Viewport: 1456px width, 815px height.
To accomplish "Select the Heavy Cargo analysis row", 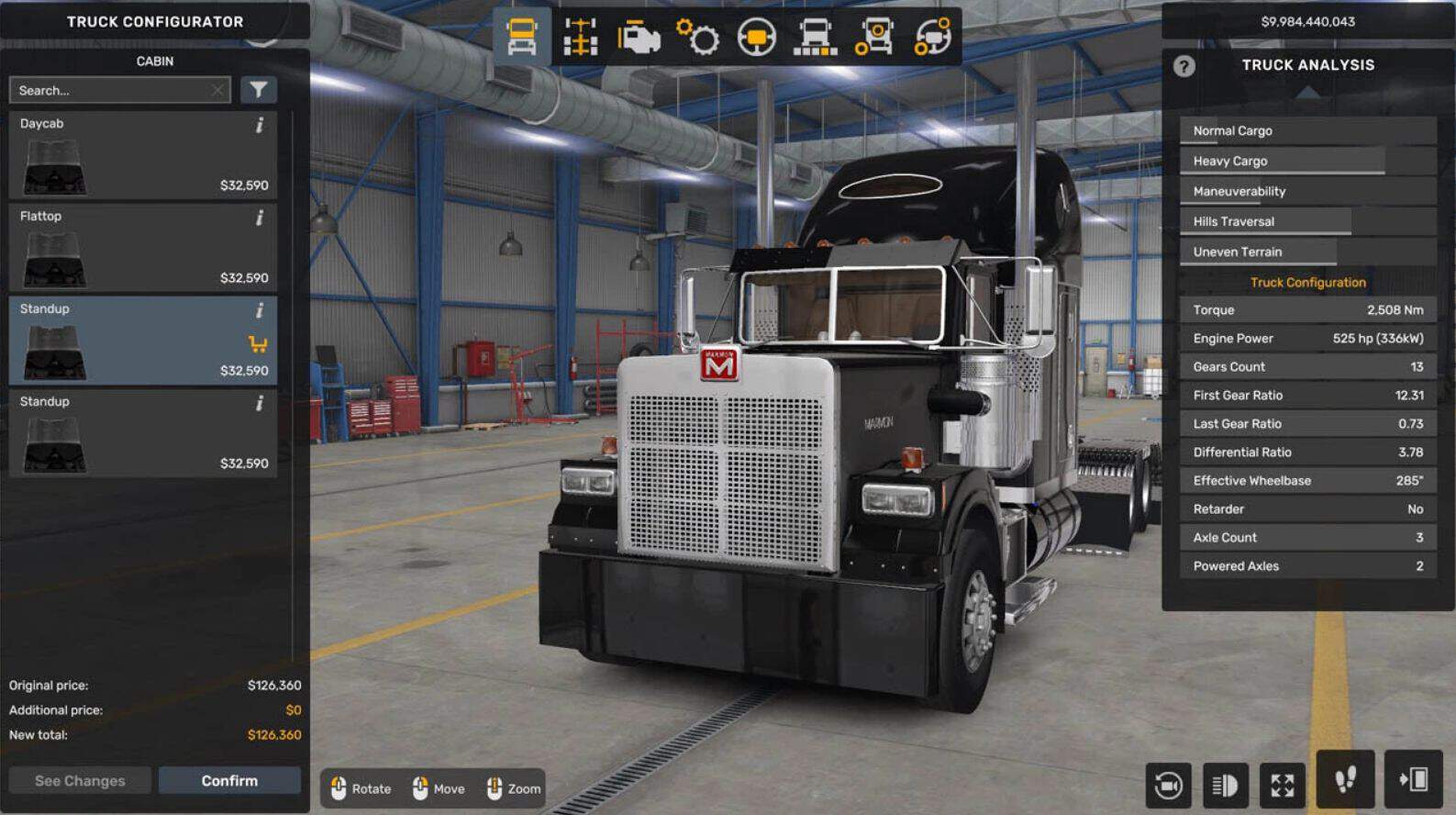I will pyautogui.click(x=1307, y=161).
